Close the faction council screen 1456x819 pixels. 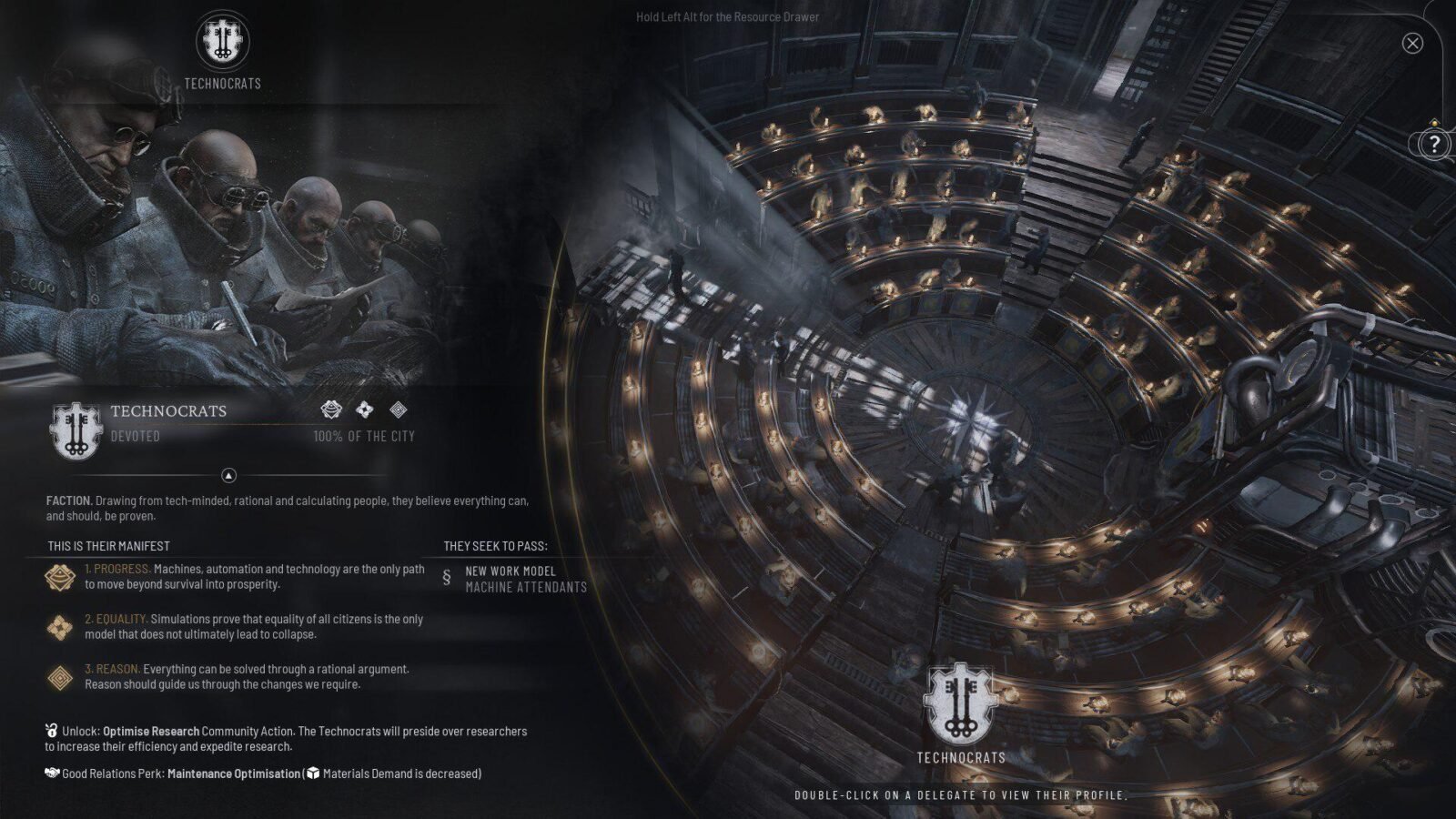1412,43
